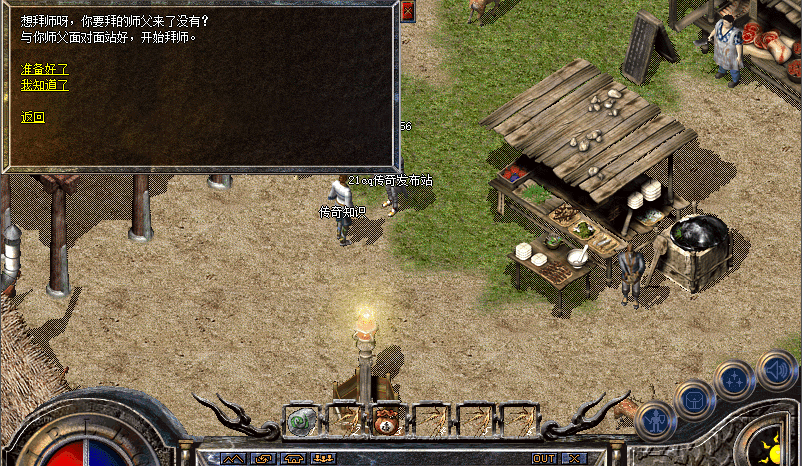
Task: Use the green scroll in the belt
Action: tap(301, 422)
